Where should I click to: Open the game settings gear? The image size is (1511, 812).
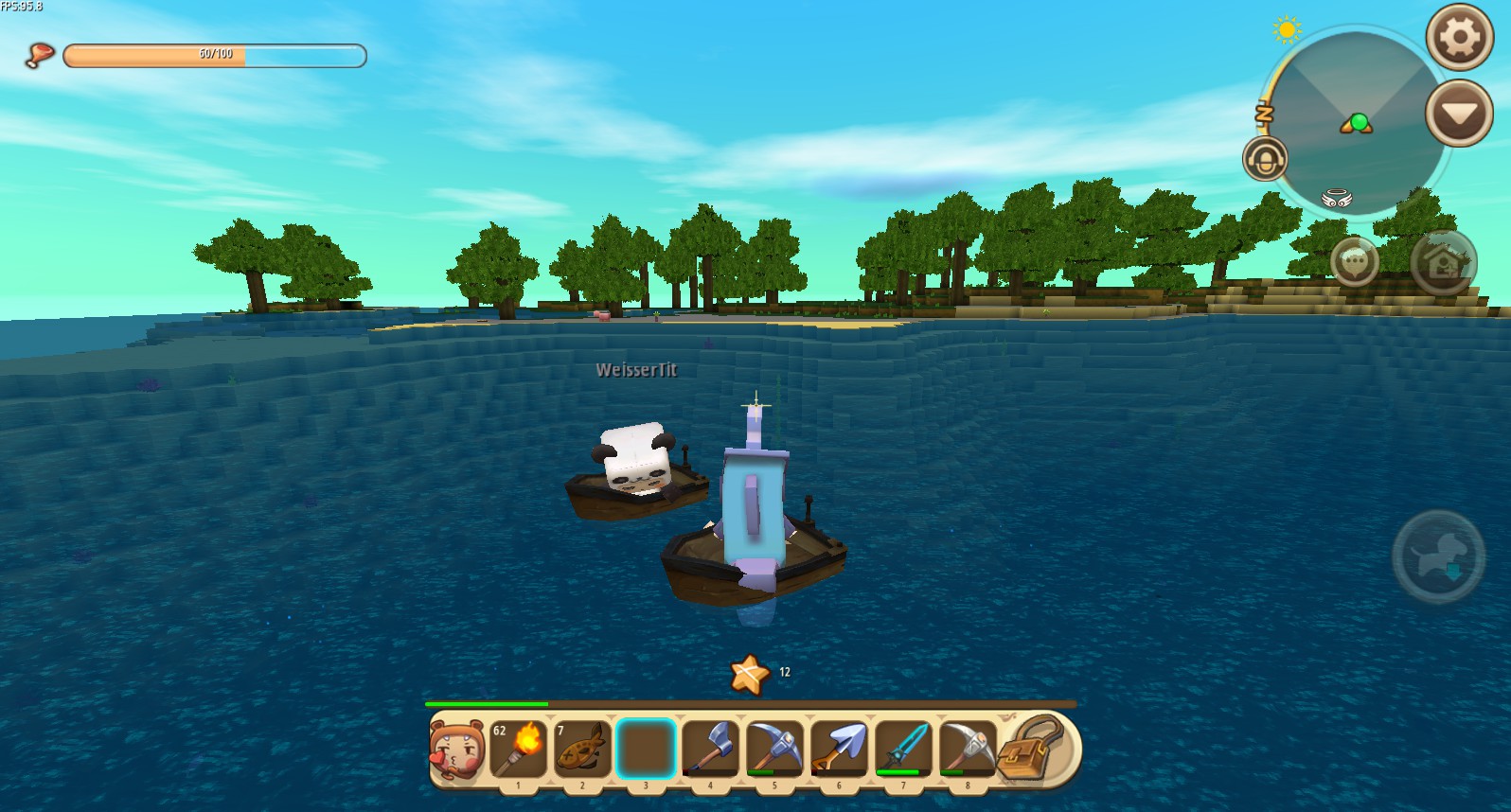[x=1458, y=37]
